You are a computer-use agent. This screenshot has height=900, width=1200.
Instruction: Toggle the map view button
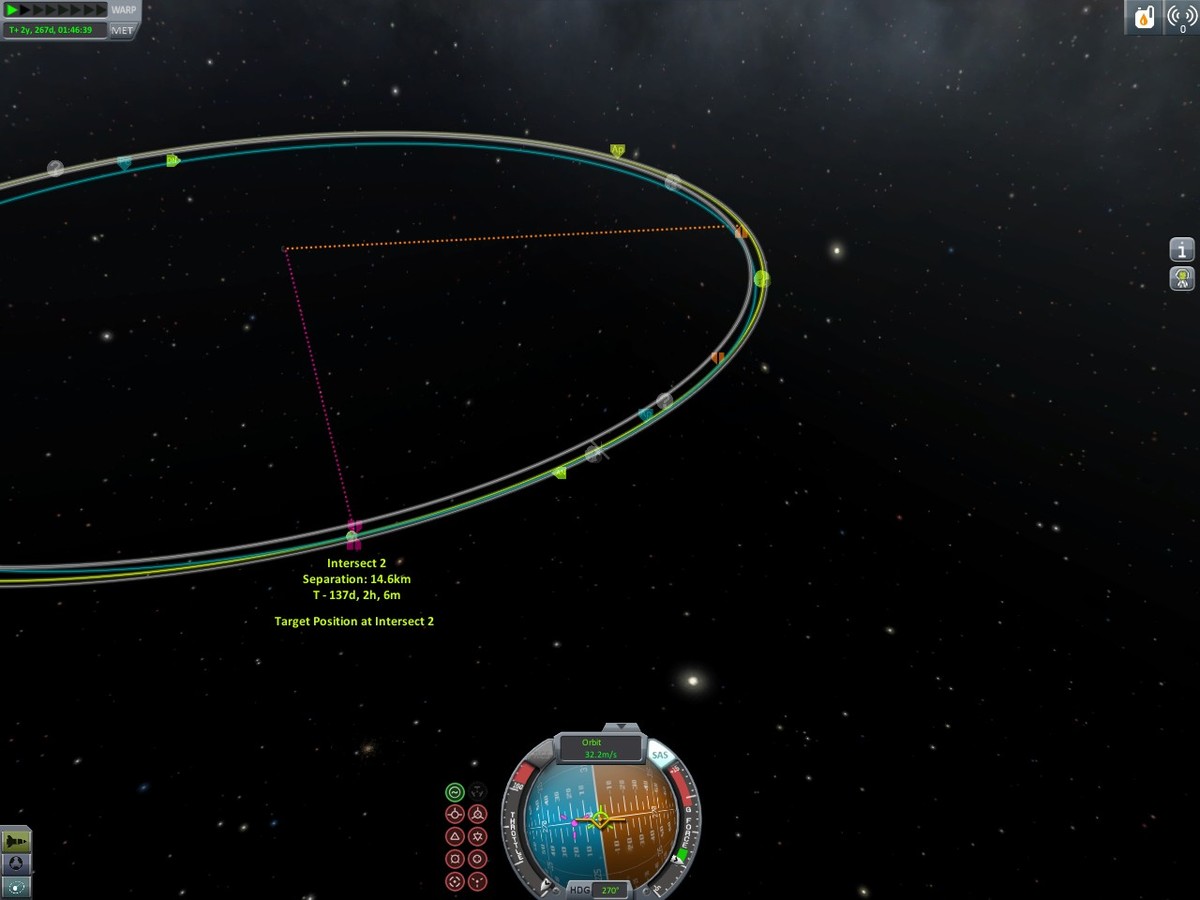coord(17,886)
